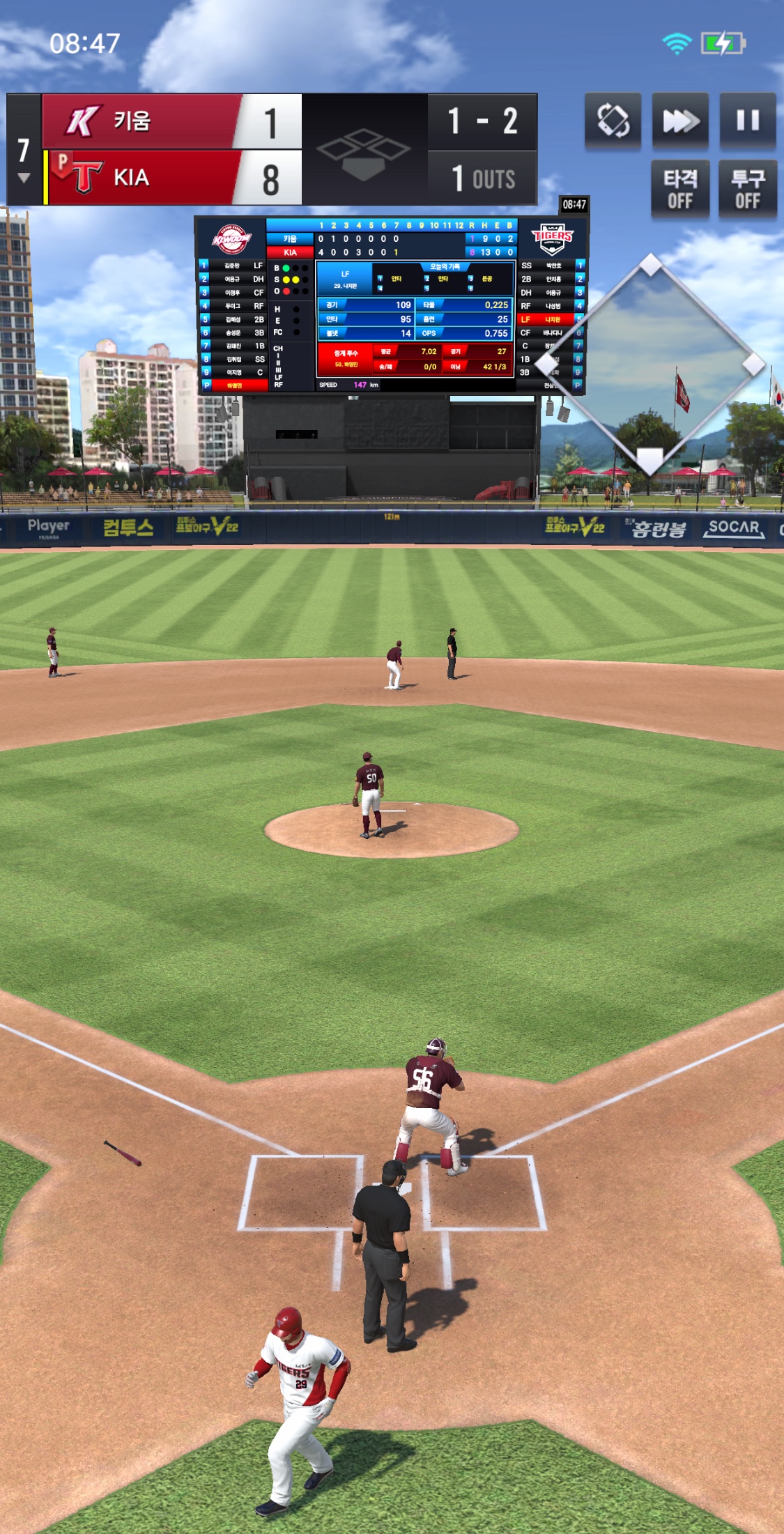The image size is (784, 1534).
Task: Expand the inning 7 indicator arrow
Action: click(x=24, y=178)
